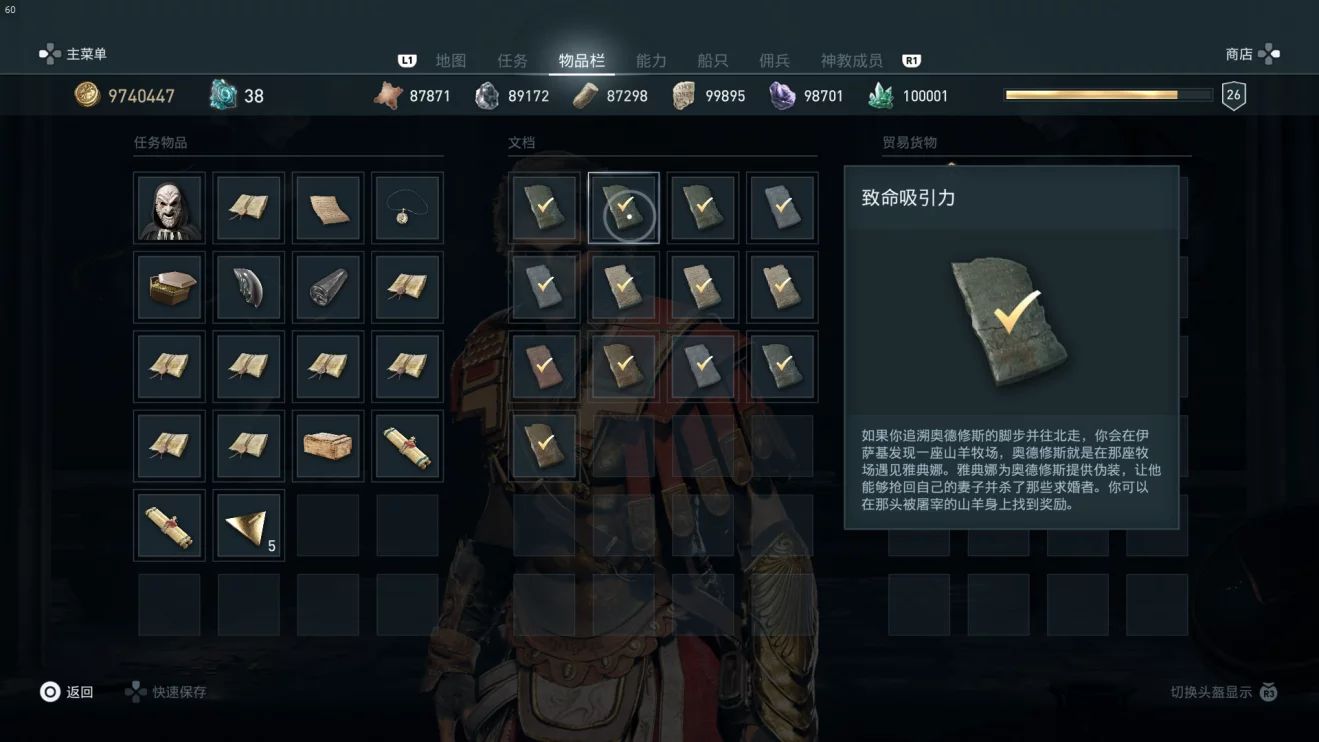1319x742 pixels.
Task: Pick the wooden crate quest item
Action: click(x=328, y=446)
